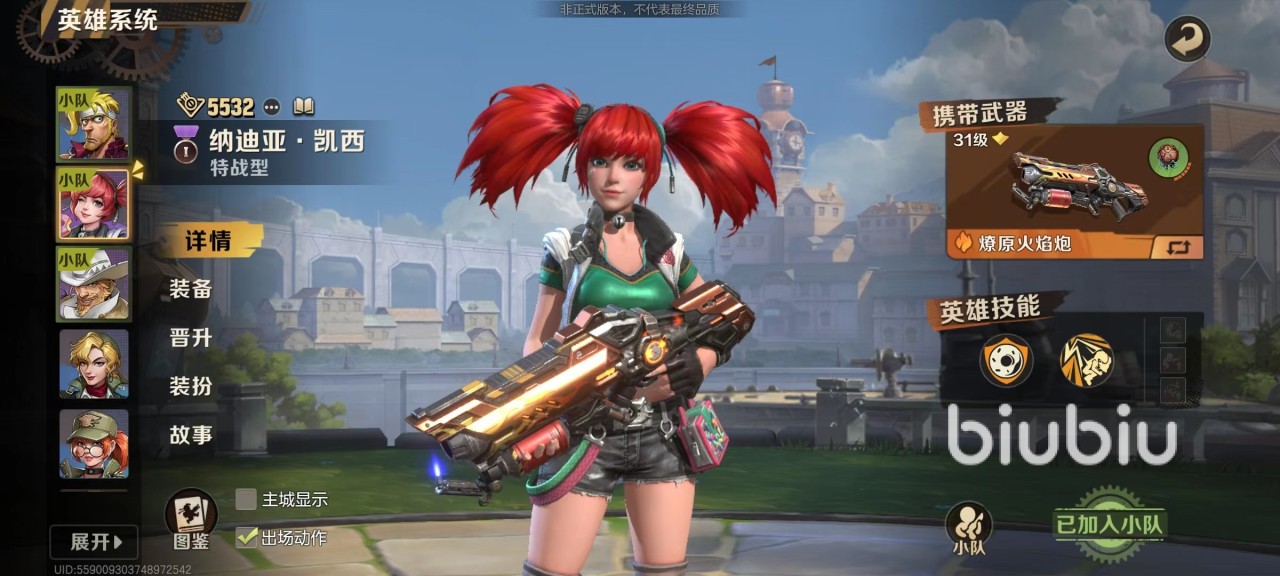Swap the equipped weapon with the switch button
1280x576 pixels.
click(1177, 246)
